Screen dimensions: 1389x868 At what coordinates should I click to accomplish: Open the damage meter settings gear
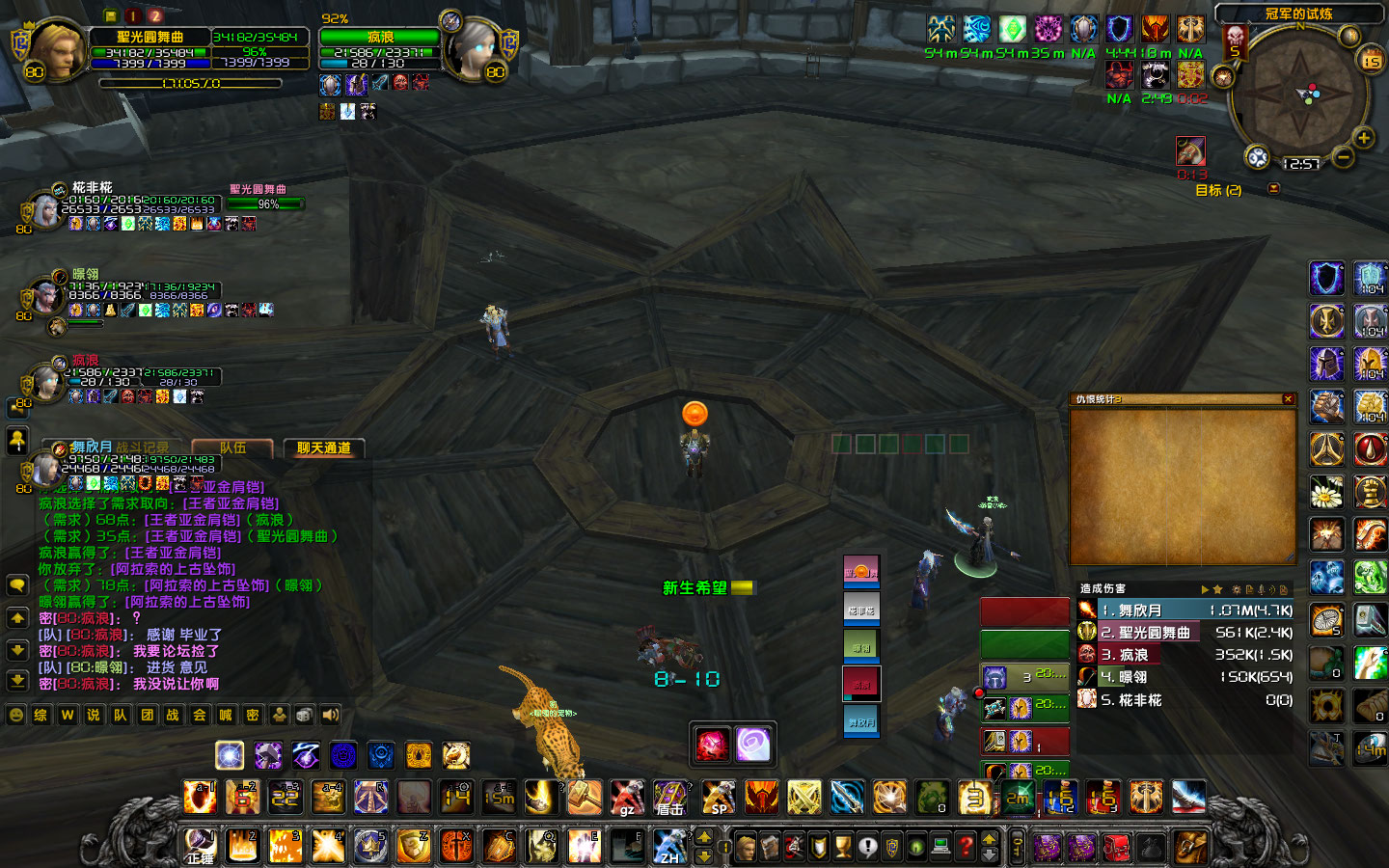click(x=1237, y=589)
